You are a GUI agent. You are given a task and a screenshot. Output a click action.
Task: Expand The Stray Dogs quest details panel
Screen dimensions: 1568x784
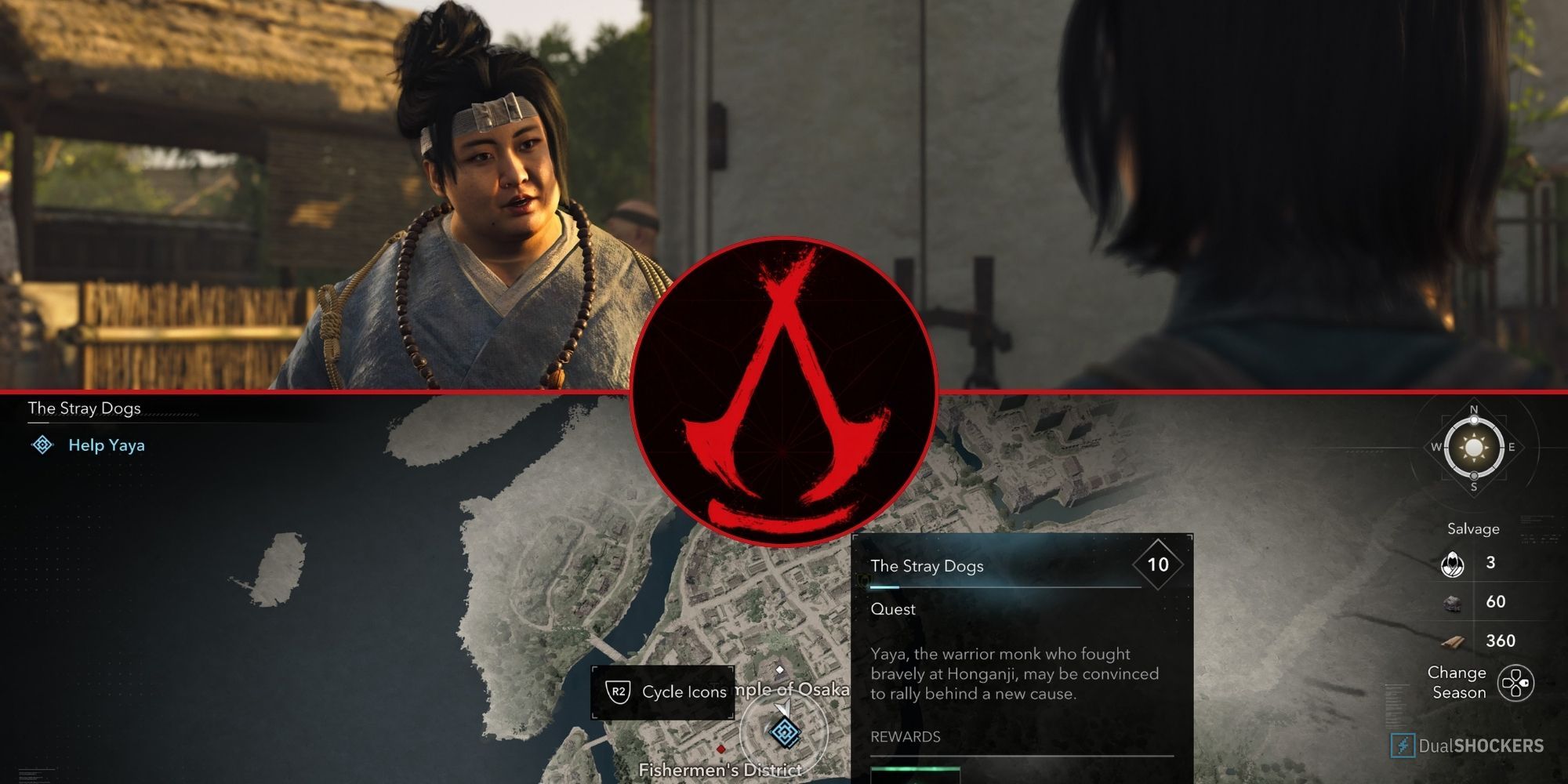coord(928,567)
